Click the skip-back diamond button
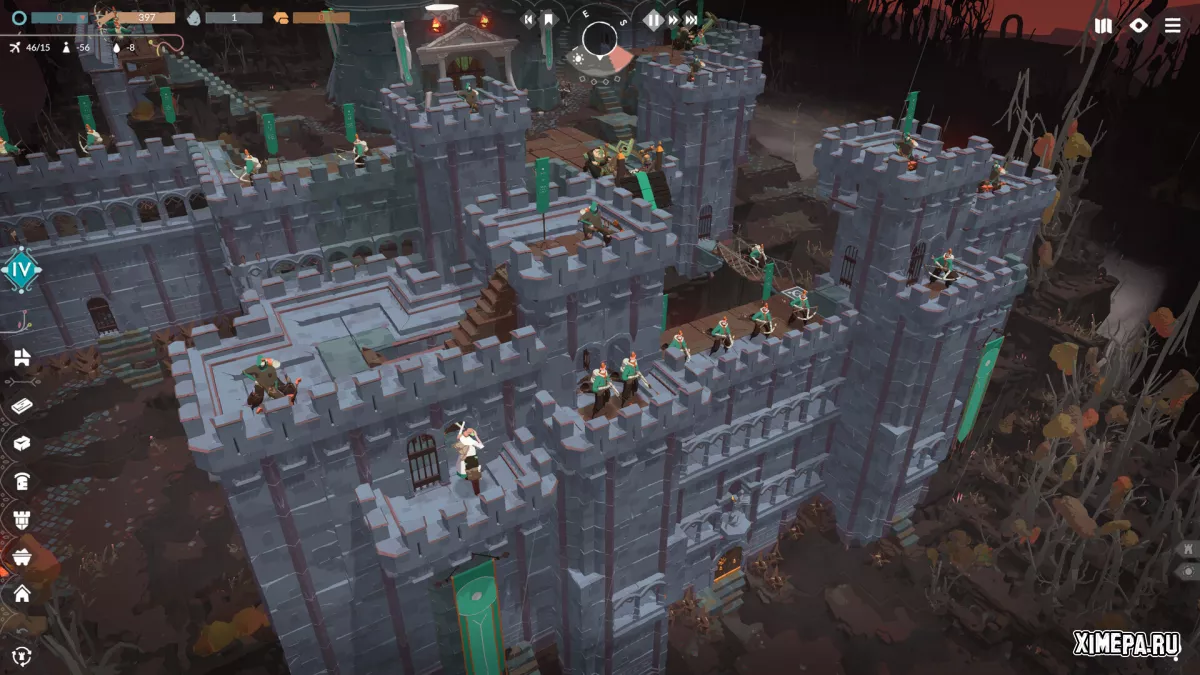 point(530,19)
